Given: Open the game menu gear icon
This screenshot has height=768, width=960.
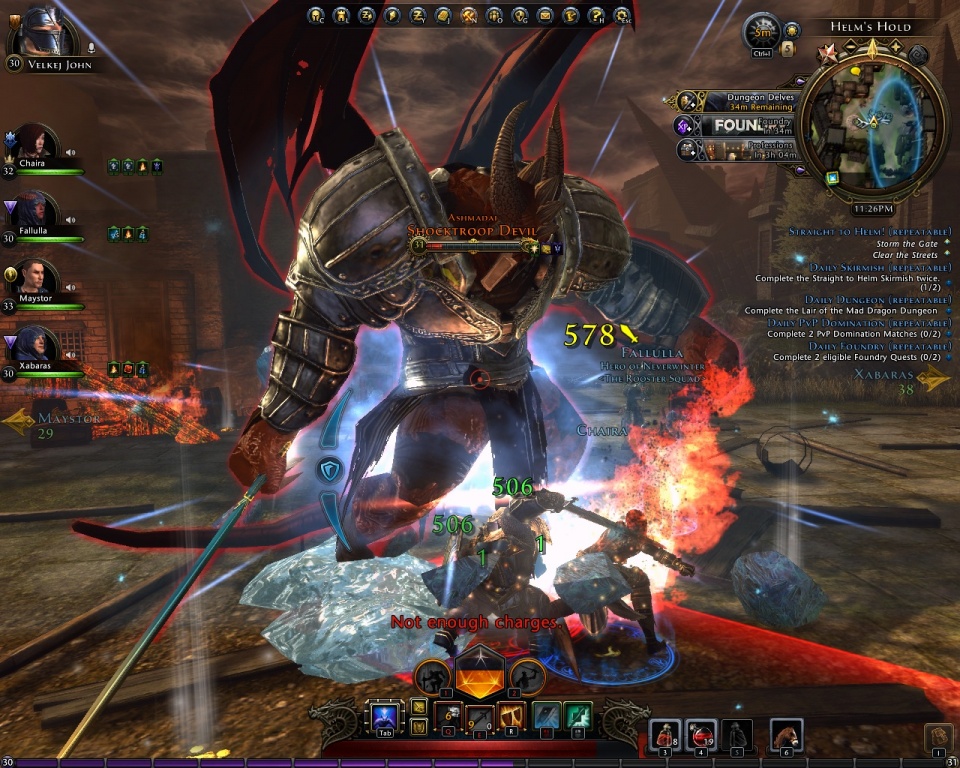Looking at the screenshot, I should coord(622,15).
